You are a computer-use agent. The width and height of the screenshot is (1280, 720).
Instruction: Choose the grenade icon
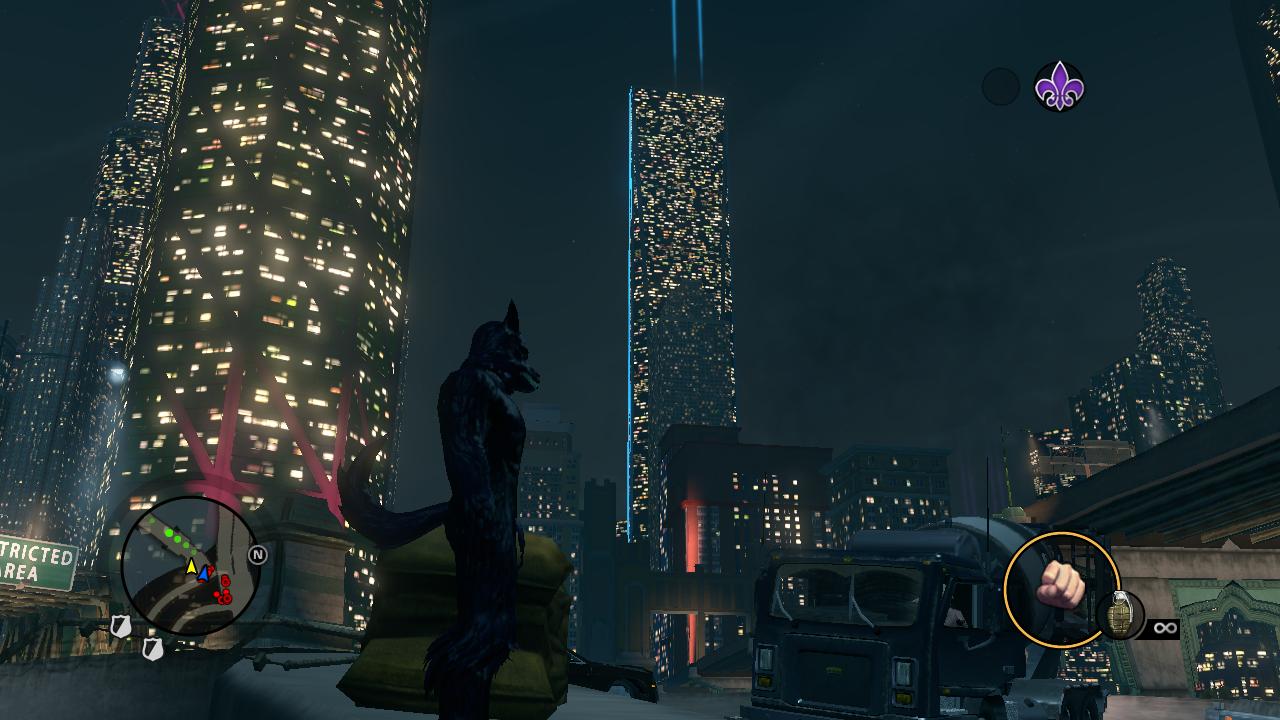[x=1120, y=614]
